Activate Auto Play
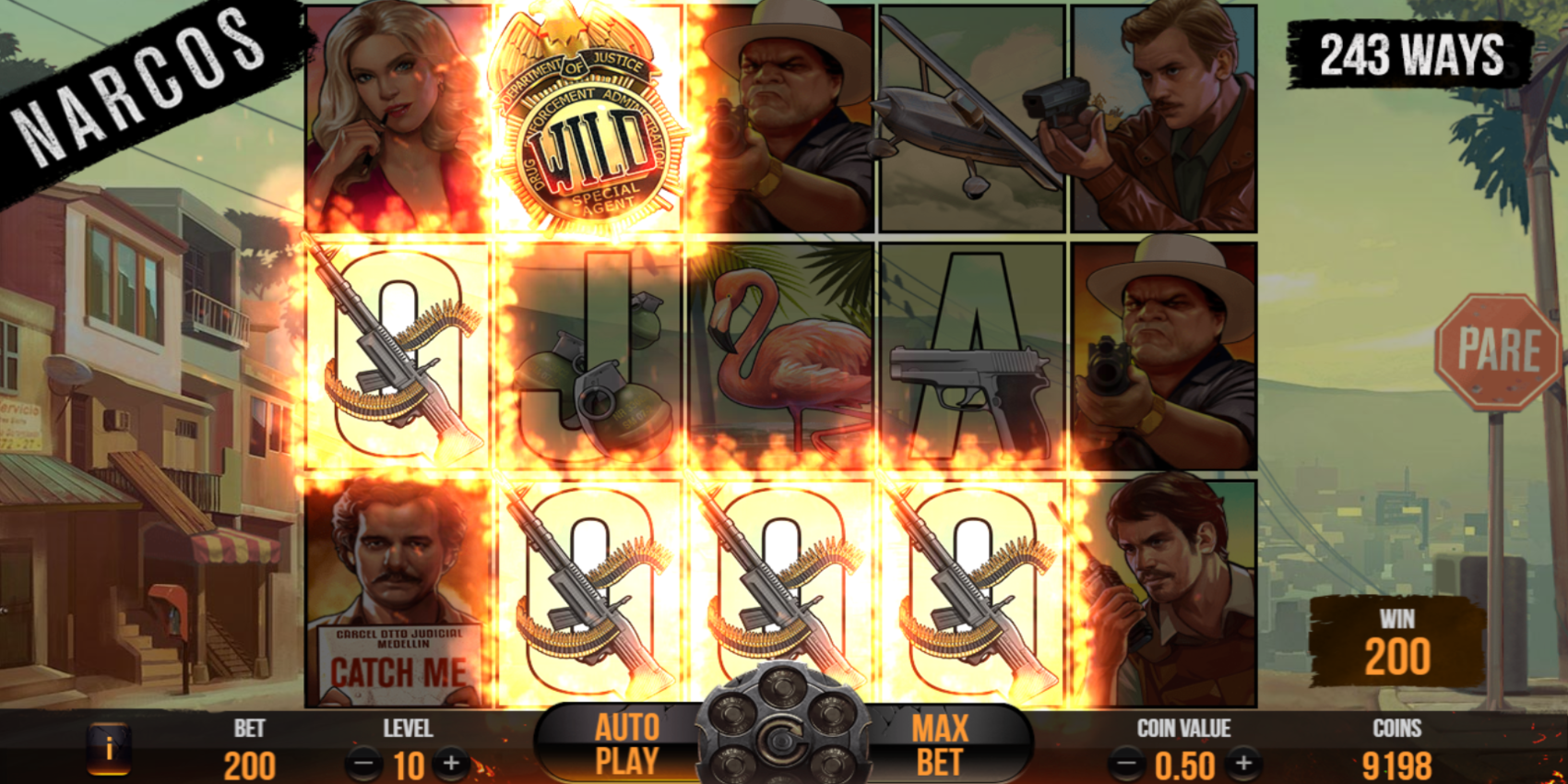 (x=627, y=745)
